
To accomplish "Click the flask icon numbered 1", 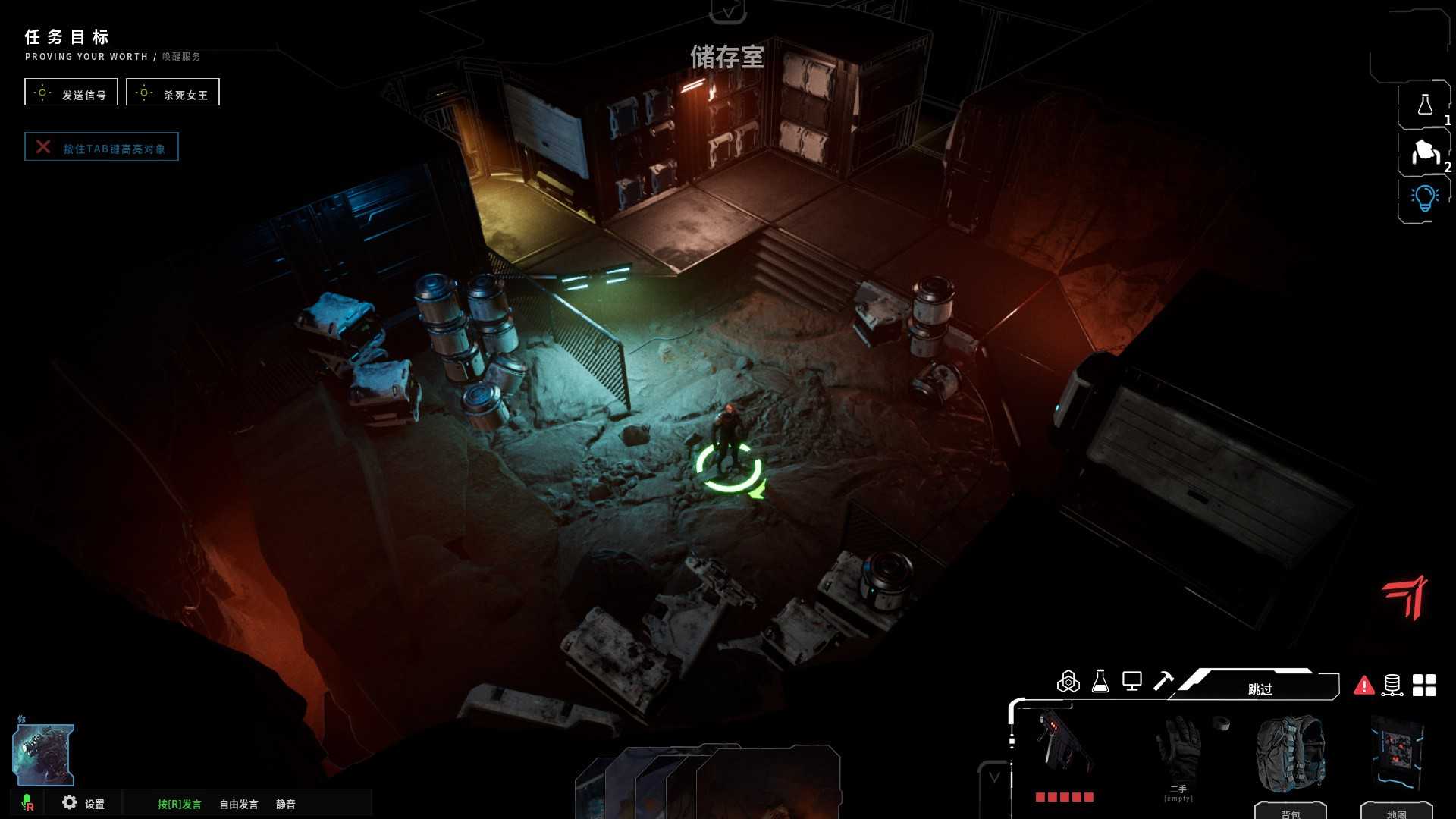I will tap(1424, 105).
